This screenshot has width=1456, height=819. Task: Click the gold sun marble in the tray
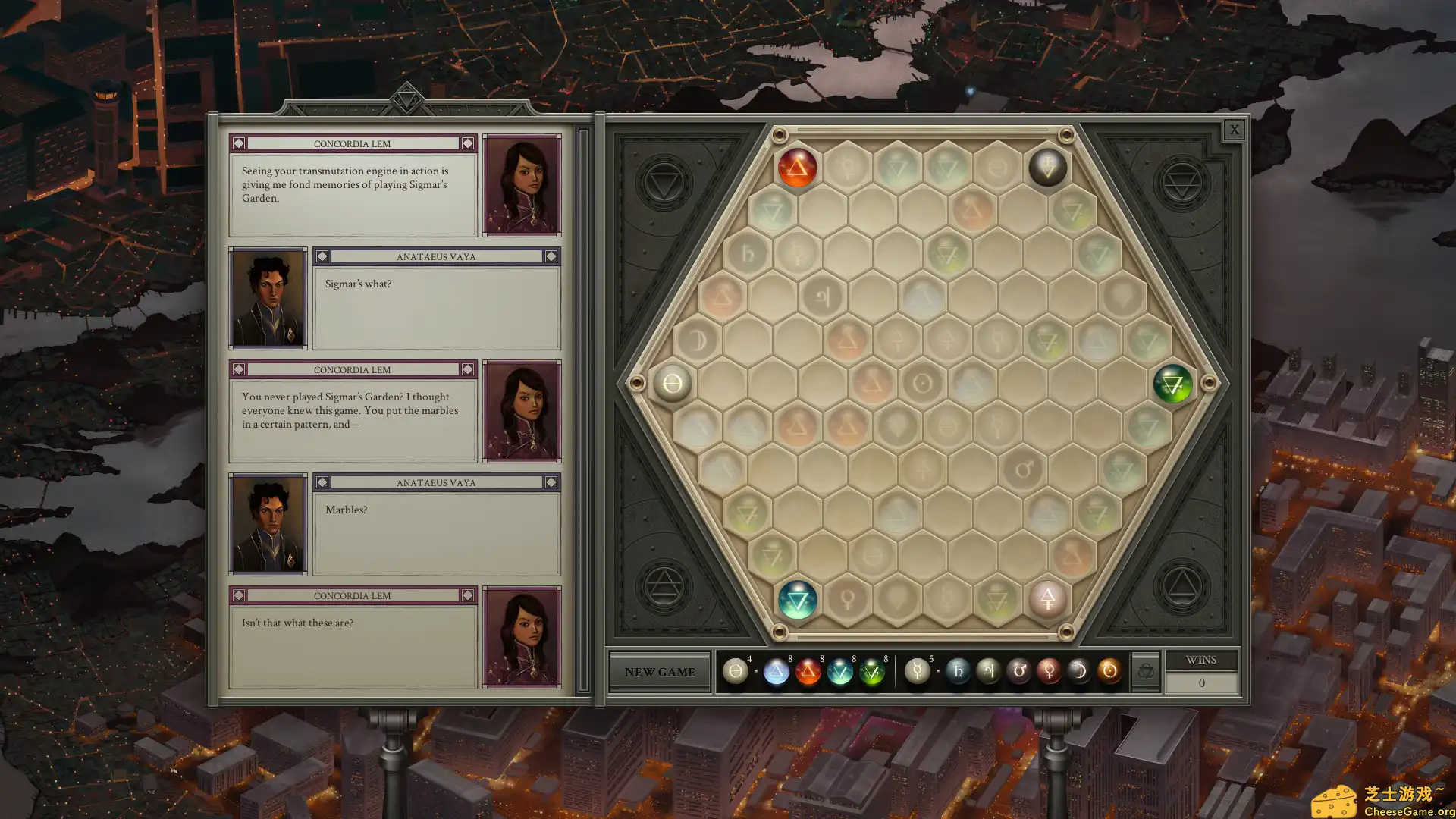1109,671
